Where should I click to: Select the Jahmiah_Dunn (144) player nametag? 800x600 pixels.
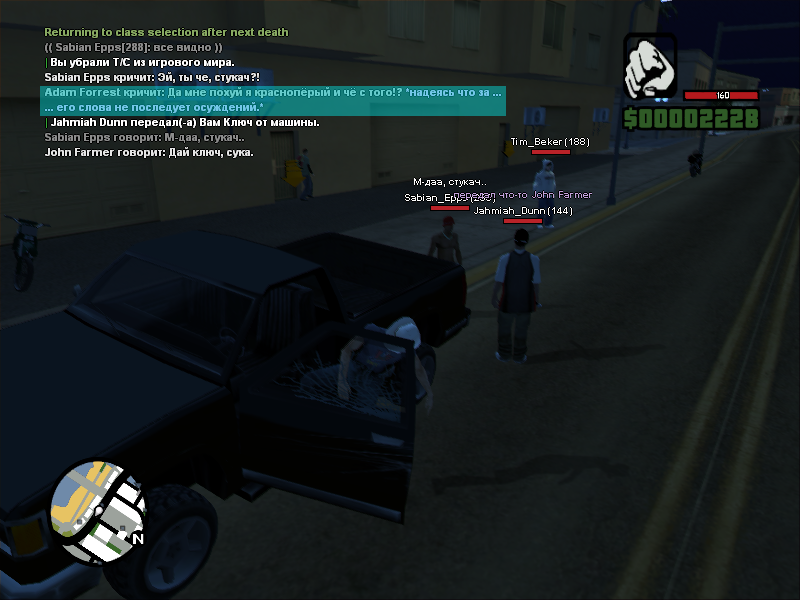coord(522,211)
